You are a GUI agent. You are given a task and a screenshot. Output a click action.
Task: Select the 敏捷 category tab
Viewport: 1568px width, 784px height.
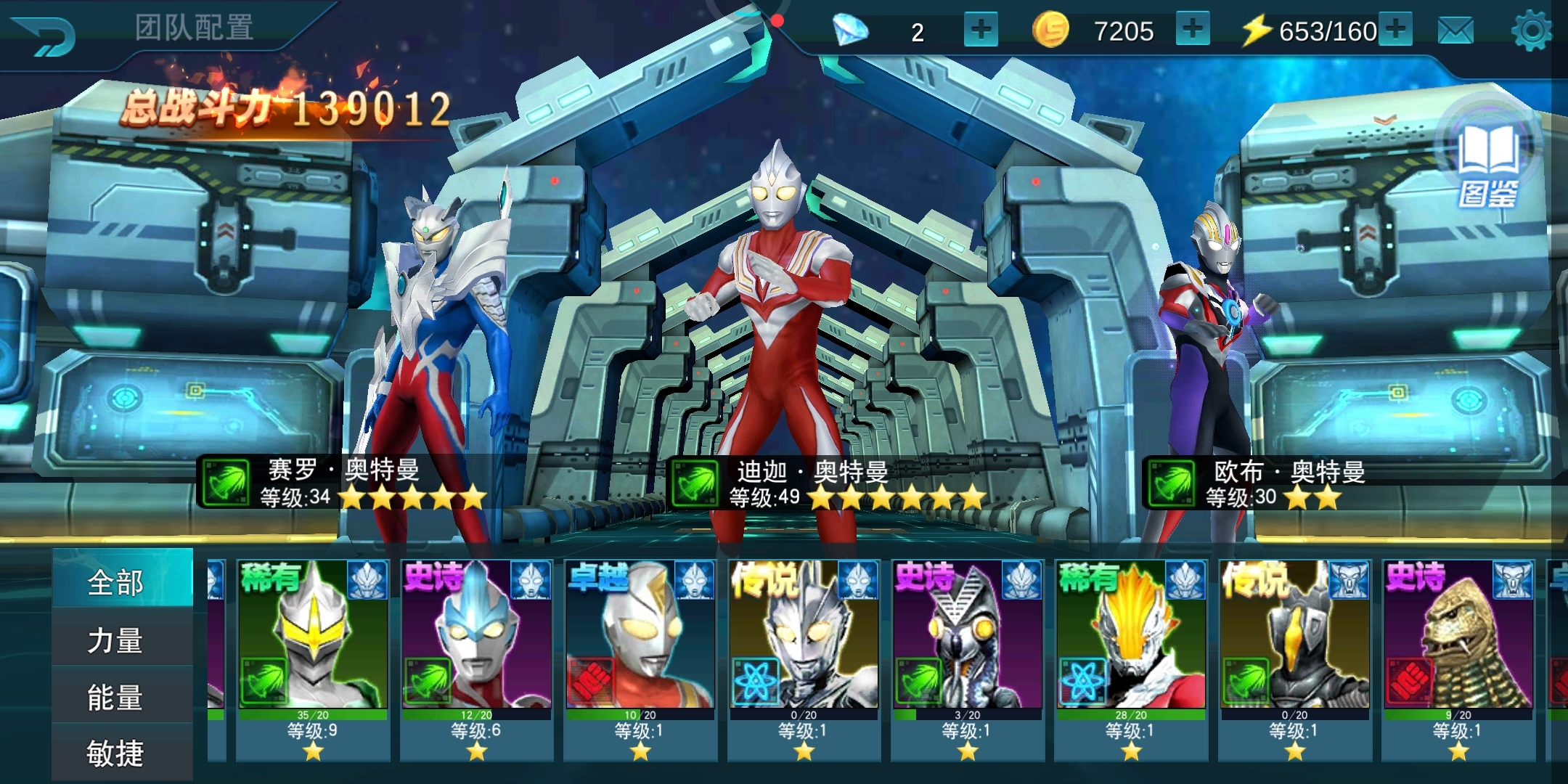tap(116, 754)
